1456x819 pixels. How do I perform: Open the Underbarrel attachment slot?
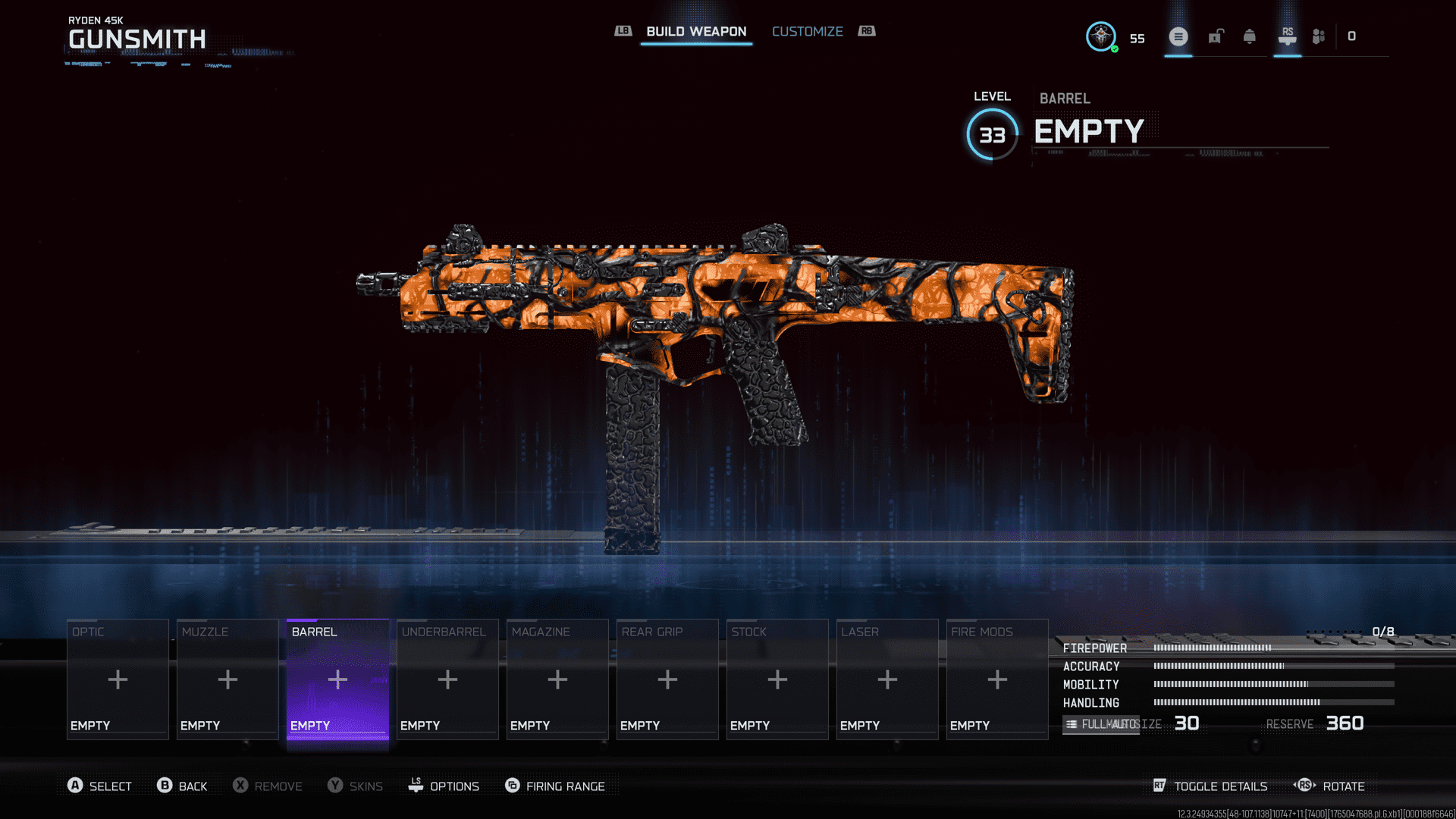coord(447,679)
